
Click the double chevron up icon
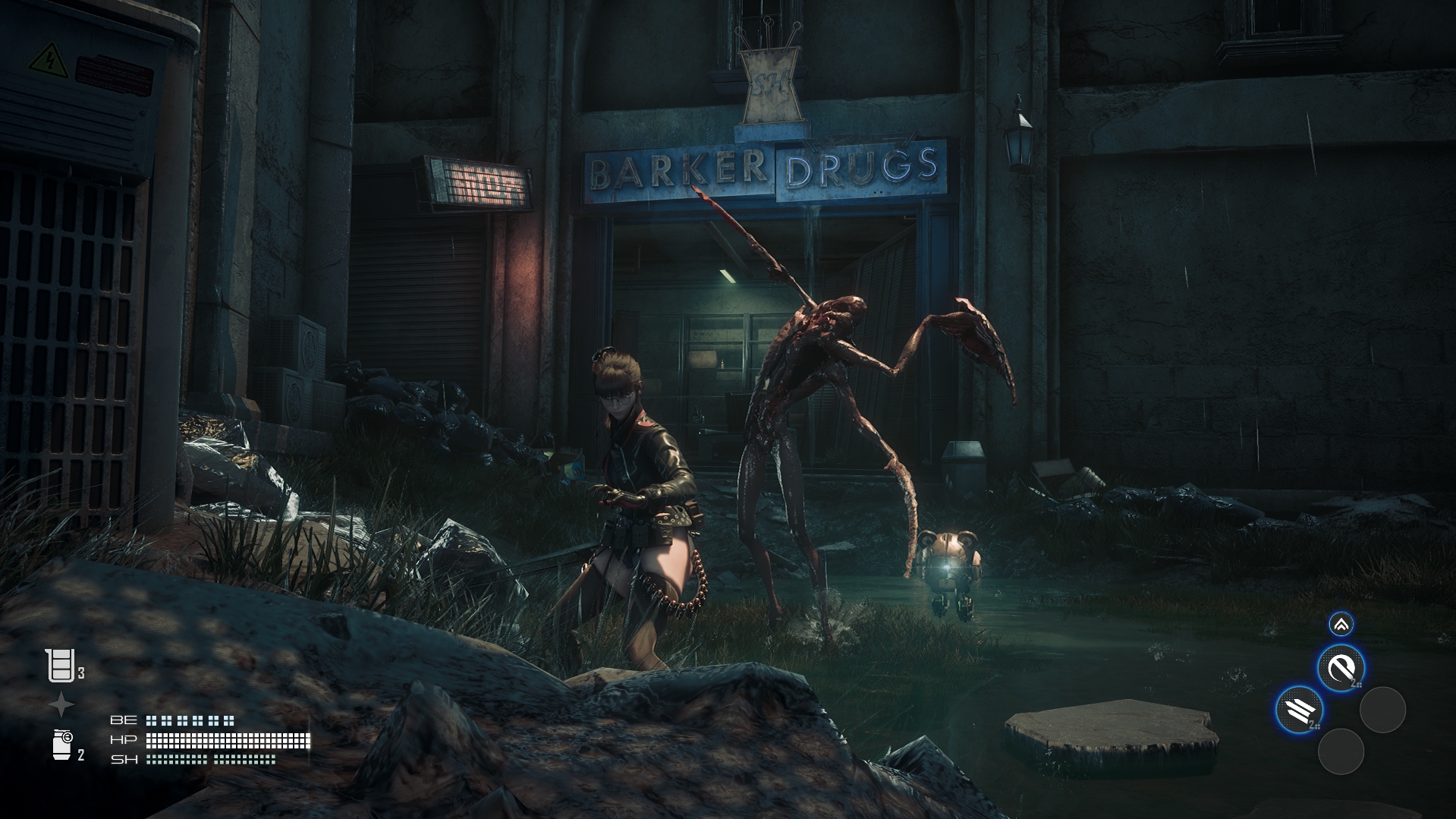pyautogui.click(x=1341, y=625)
